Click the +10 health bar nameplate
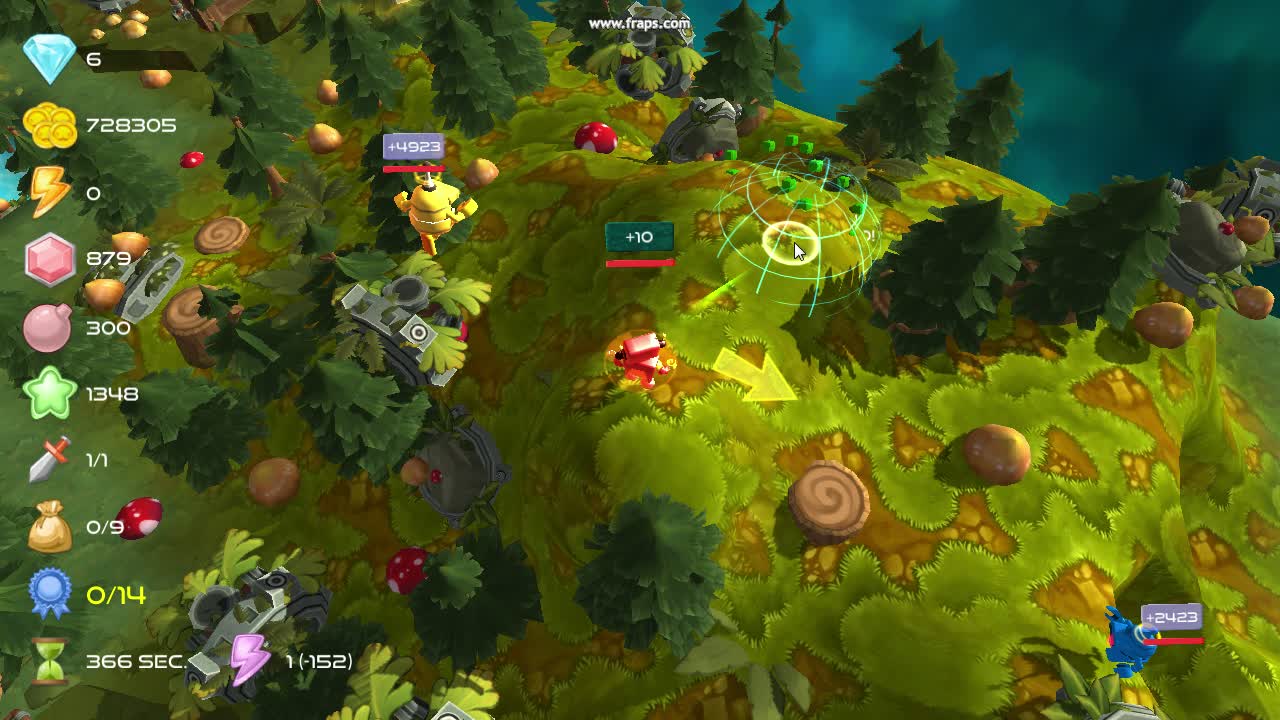This screenshot has width=1280, height=720. point(640,237)
